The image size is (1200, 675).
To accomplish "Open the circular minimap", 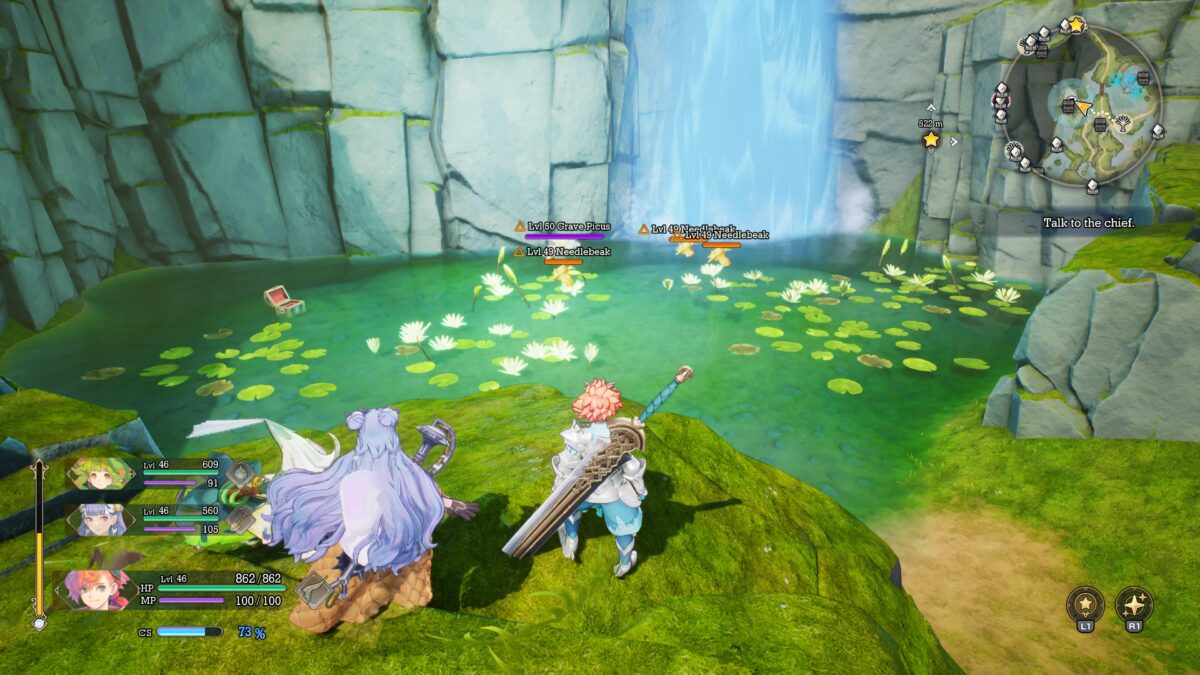I will (1083, 105).
